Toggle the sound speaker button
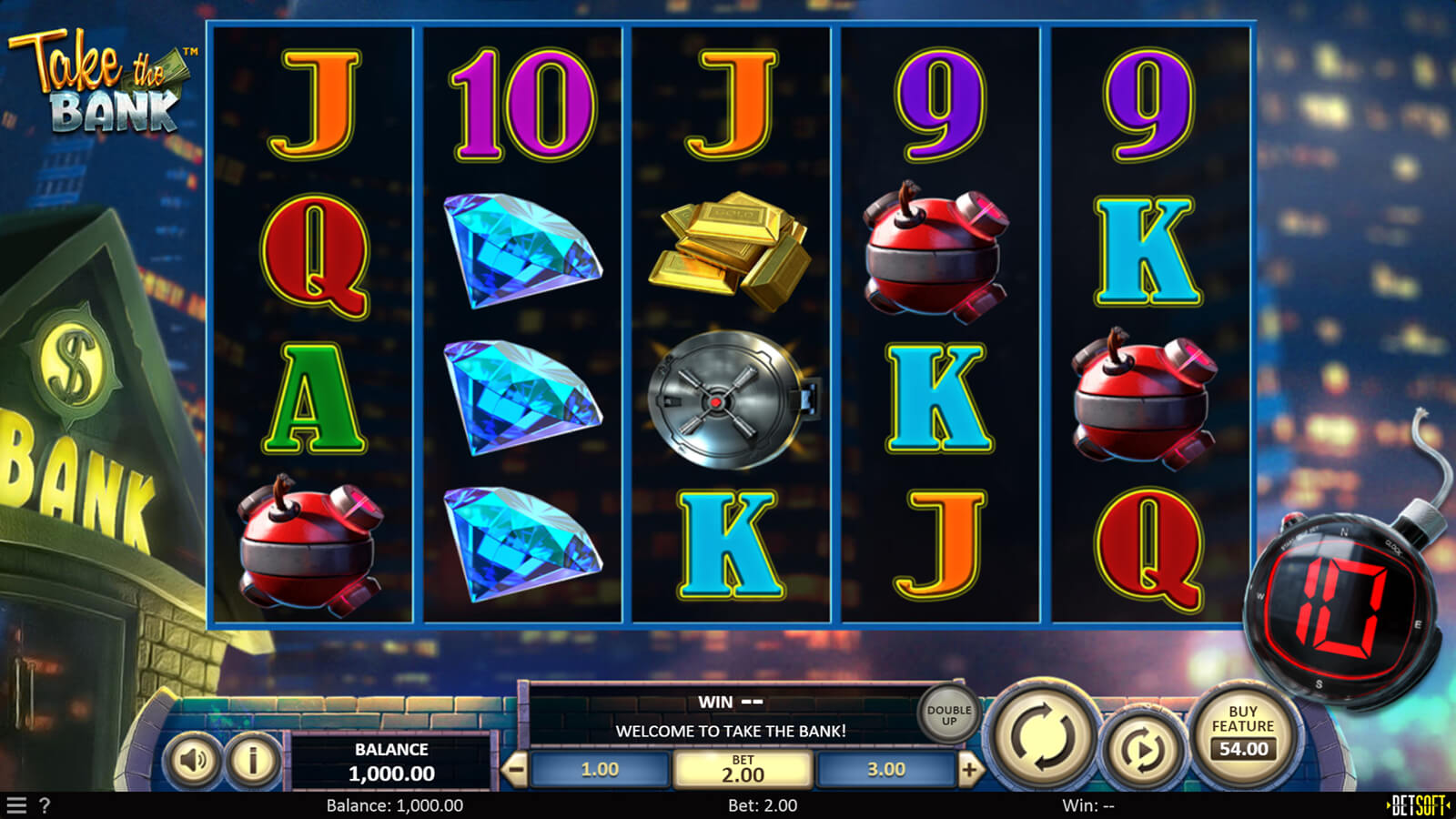The height and width of the screenshot is (819, 1456). pos(193,759)
